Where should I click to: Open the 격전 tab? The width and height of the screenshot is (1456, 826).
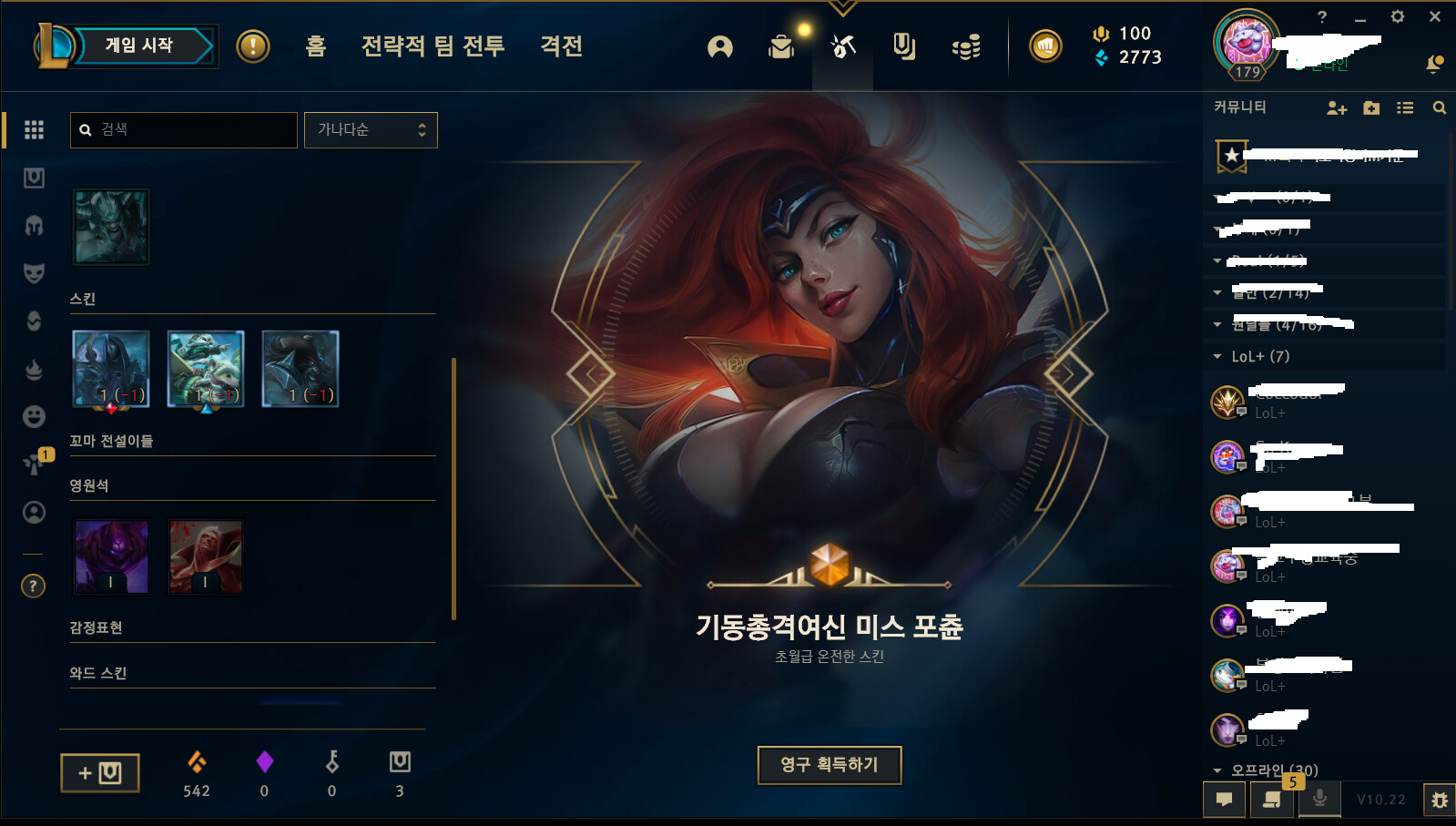point(561,46)
